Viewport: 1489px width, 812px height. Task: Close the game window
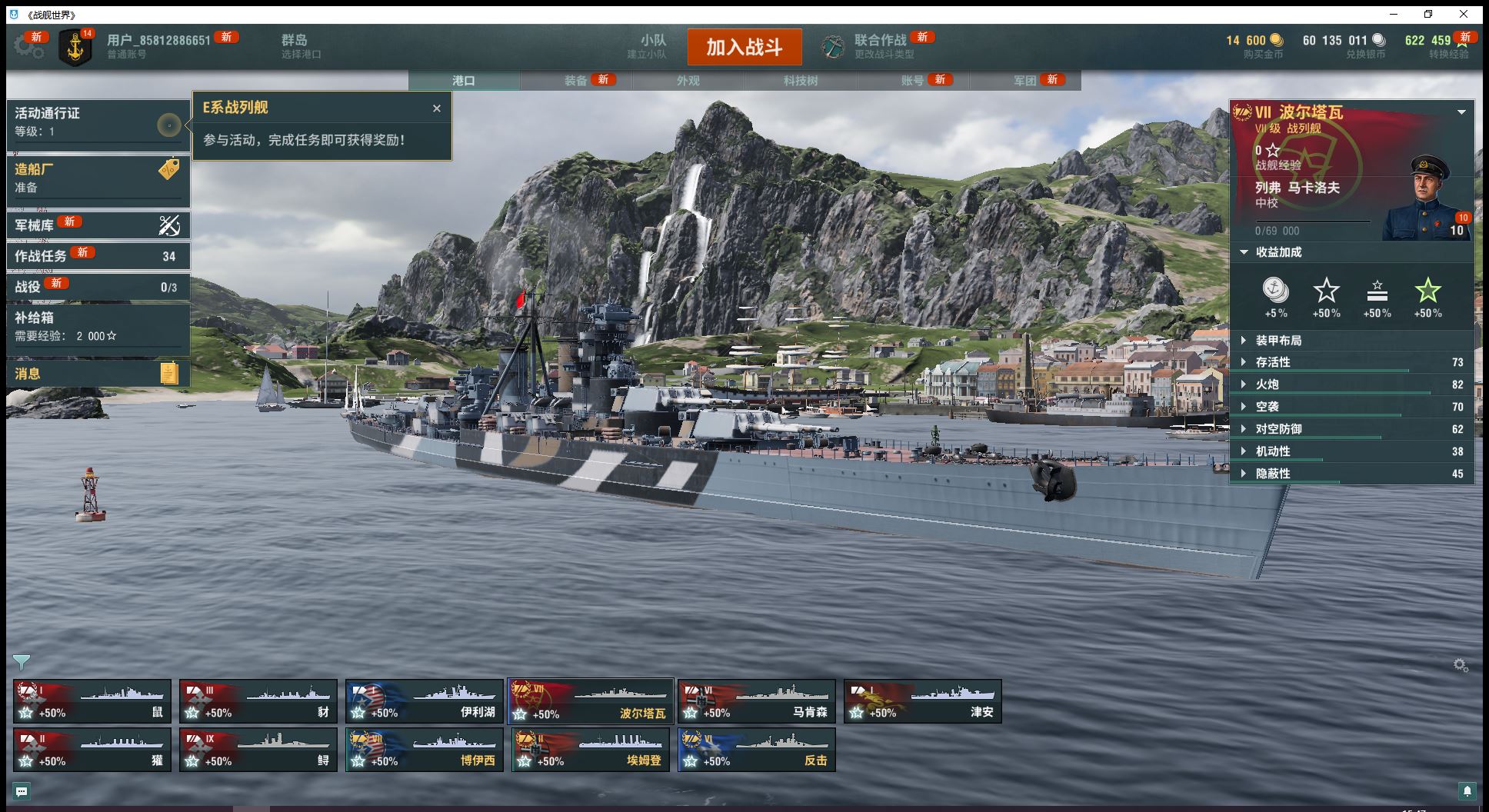pos(1464,14)
